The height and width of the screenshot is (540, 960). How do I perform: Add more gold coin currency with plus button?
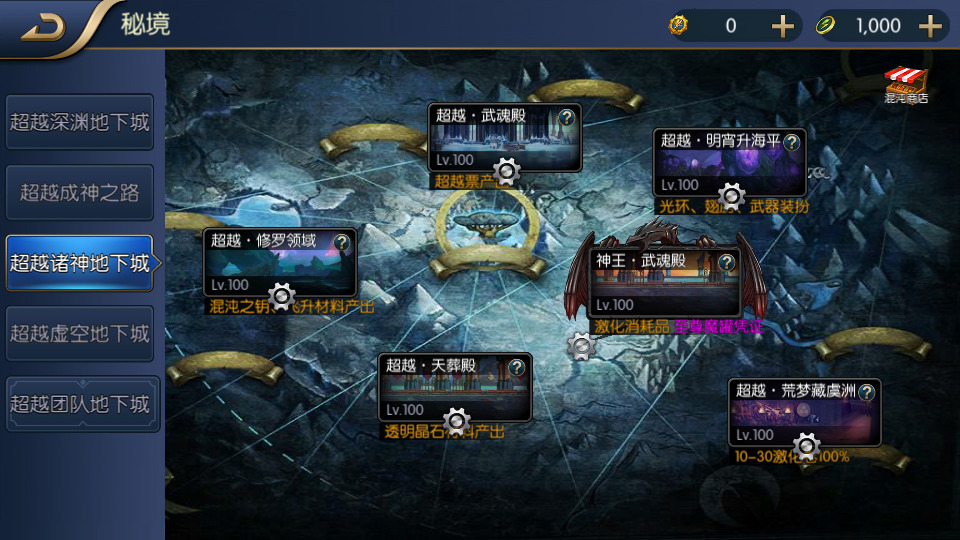pos(783,26)
